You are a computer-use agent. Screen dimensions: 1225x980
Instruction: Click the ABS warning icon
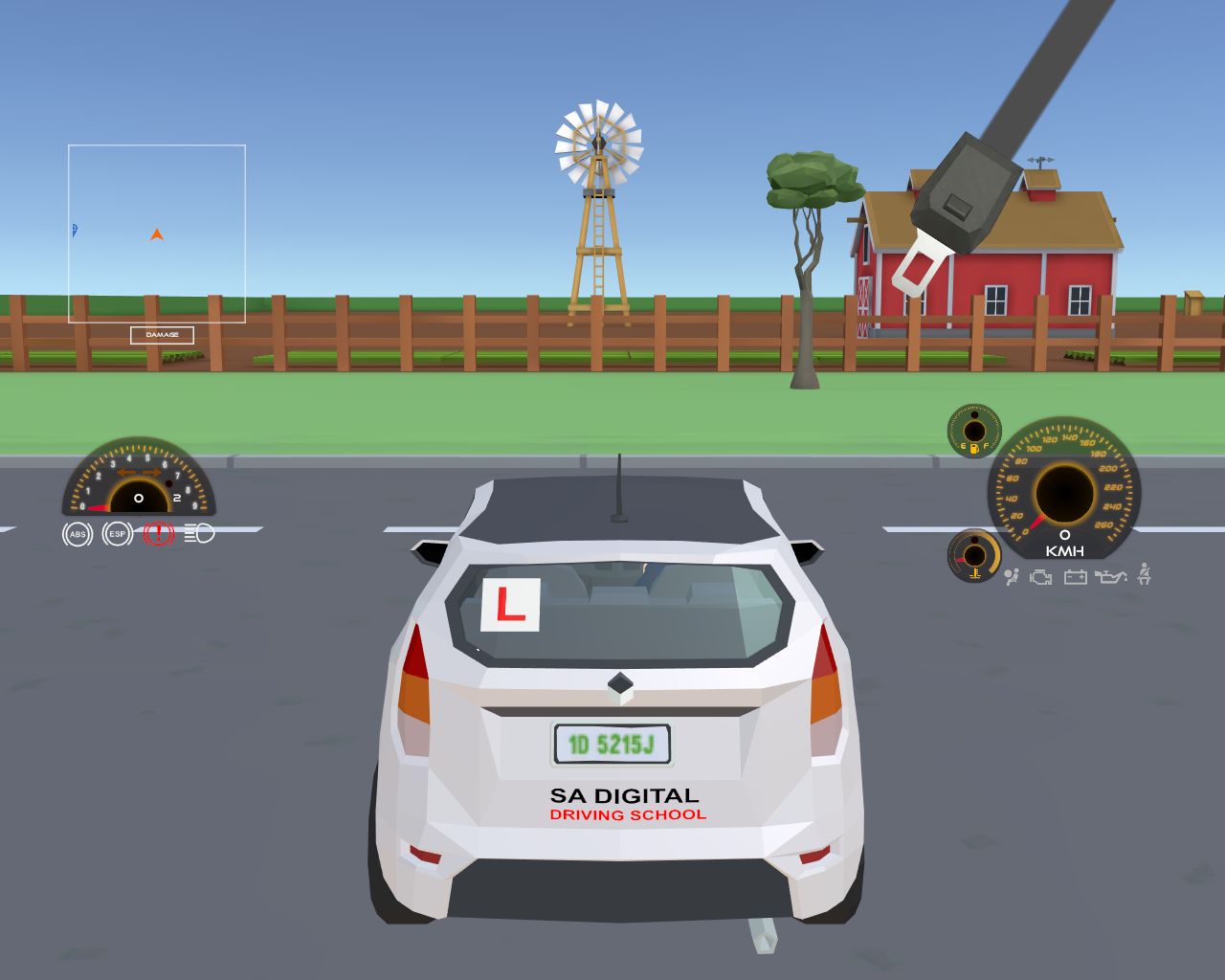click(x=78, y=533)
